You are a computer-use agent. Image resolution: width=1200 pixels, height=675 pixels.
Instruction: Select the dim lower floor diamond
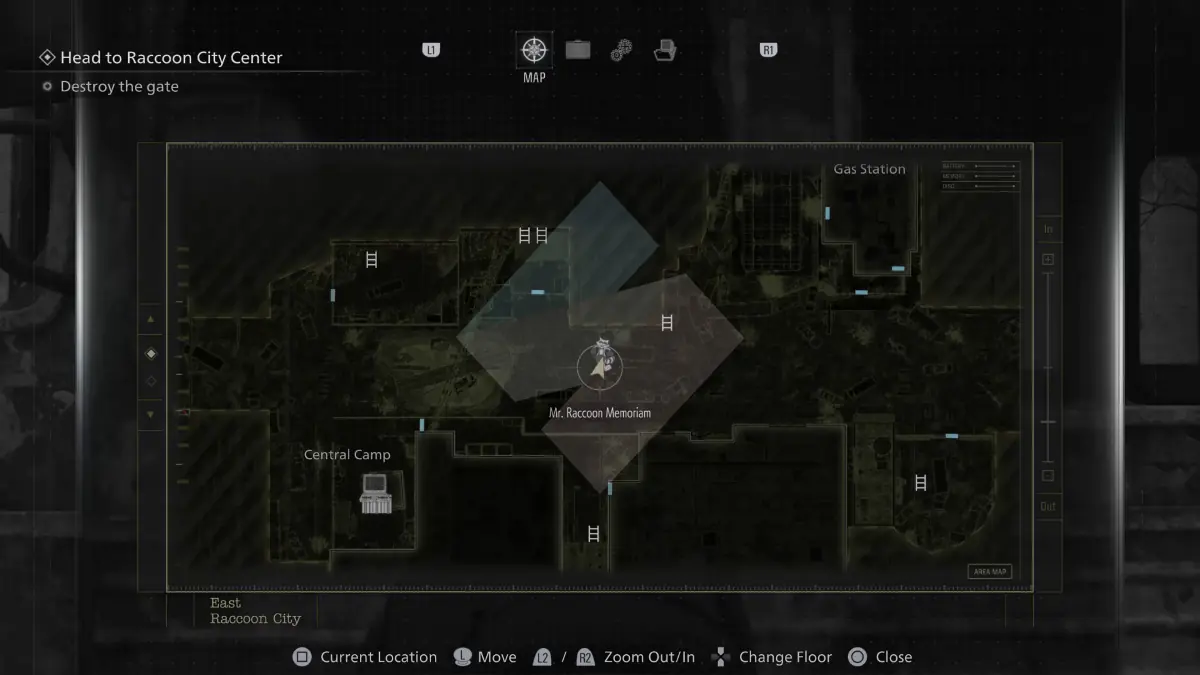coord(151,381)
